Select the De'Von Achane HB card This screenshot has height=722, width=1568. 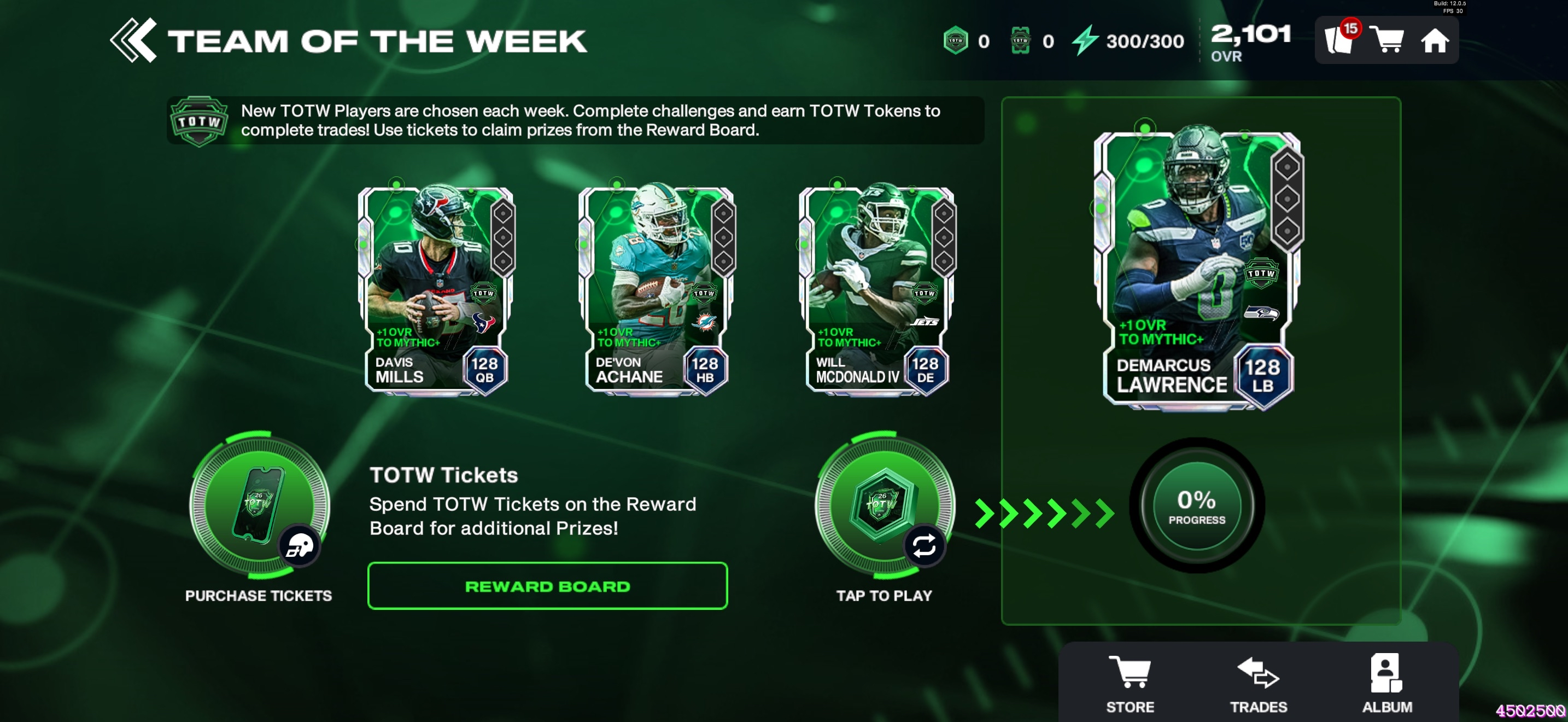[656, 290]
